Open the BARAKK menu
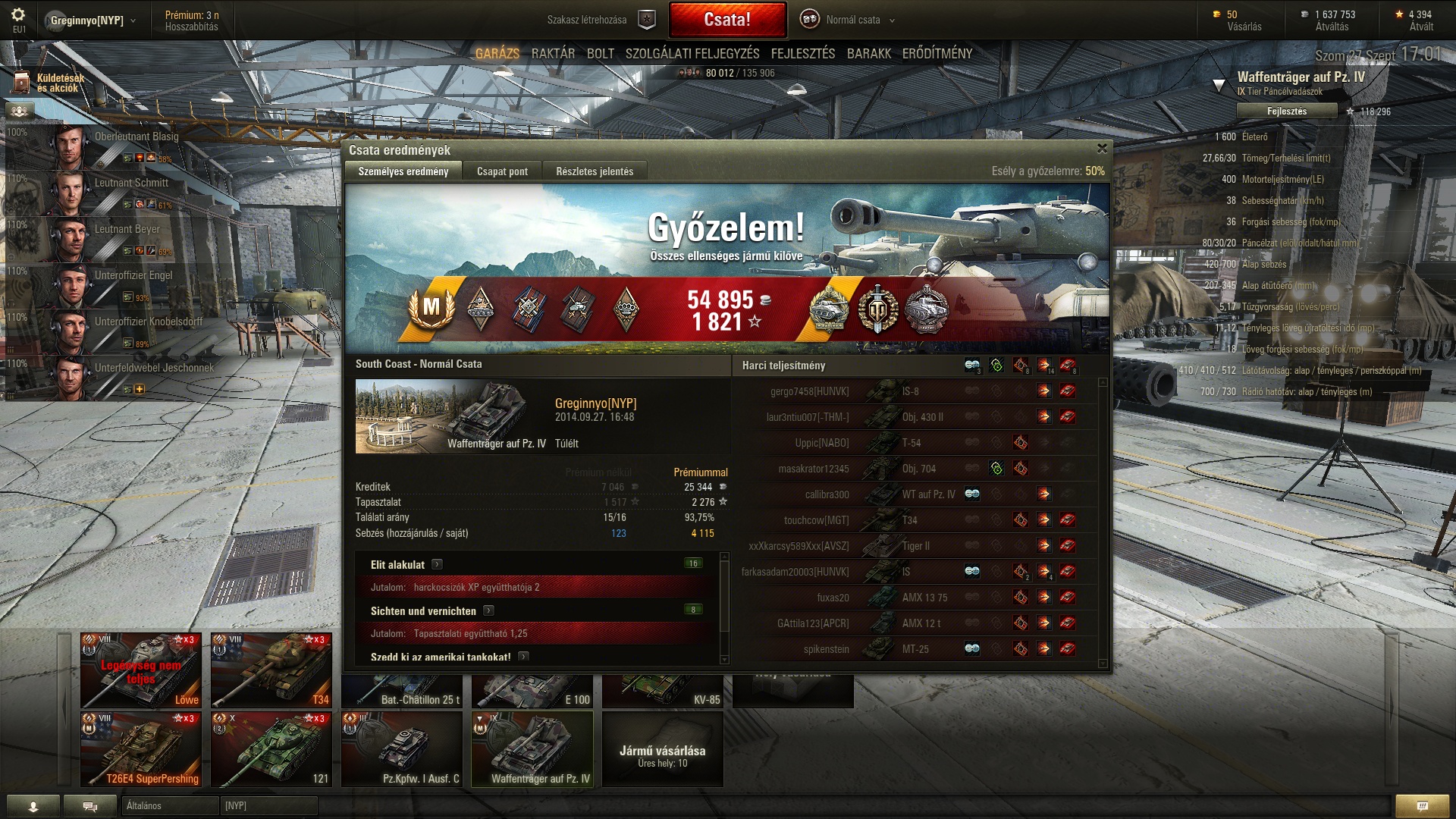Screen dimensions: 1456x819 point(869,54)
